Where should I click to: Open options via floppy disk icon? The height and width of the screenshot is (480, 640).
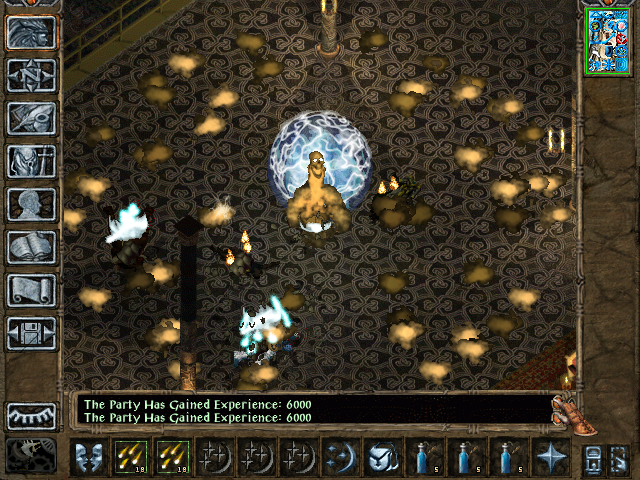pos(31,333)
